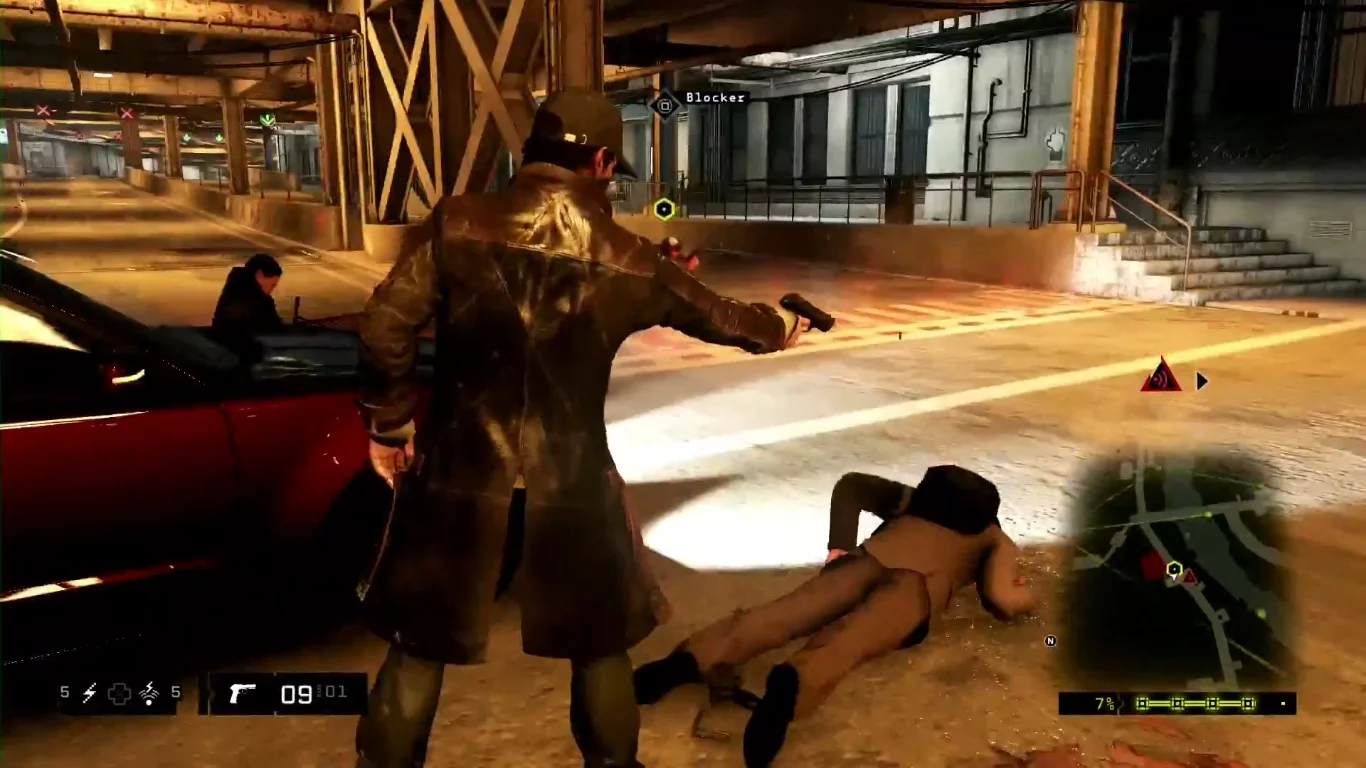1366x768 pixels.
Task: Click the black arrow beside red triangle
Action: pos(1202,381)
